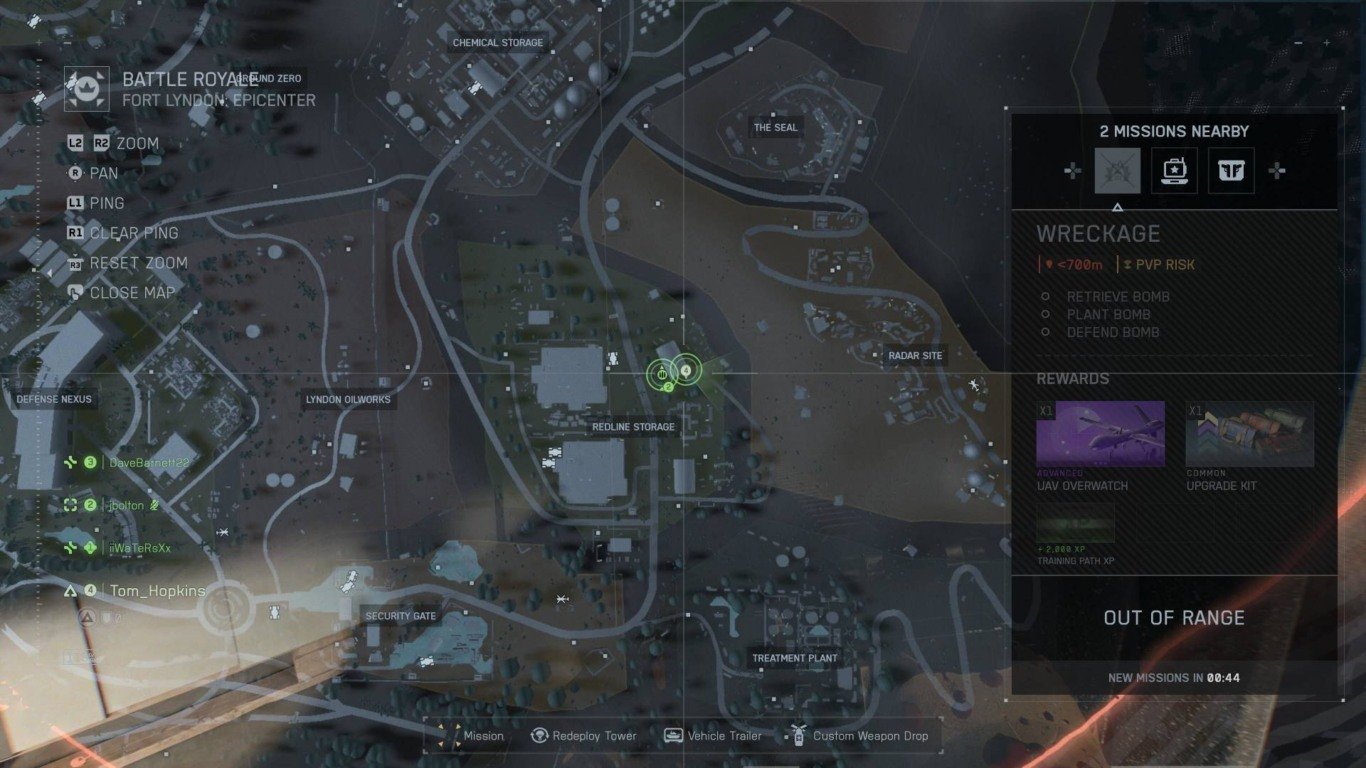Click the Custom Weapon Drop legend entry

click(x=858, y=736)
